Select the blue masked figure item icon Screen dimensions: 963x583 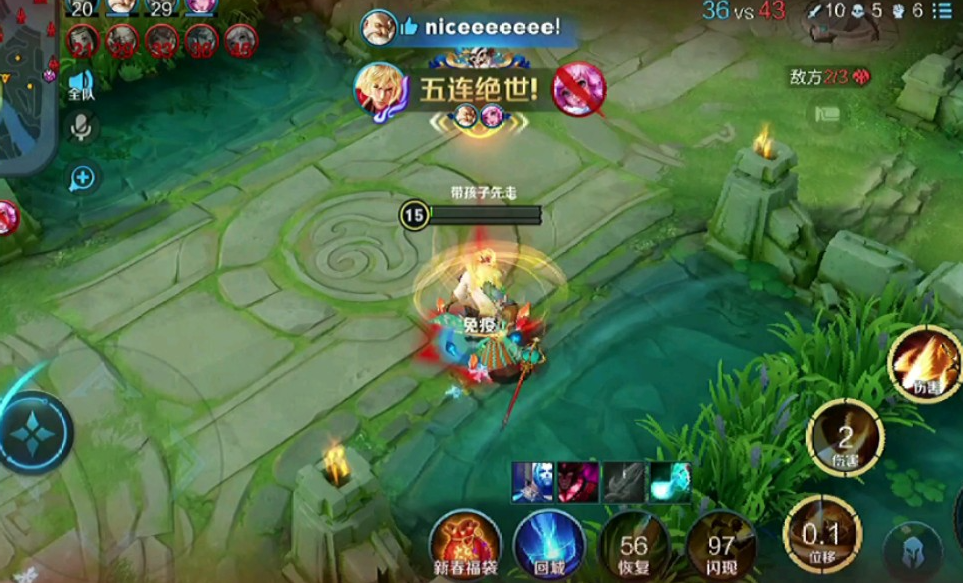(531, 481)
